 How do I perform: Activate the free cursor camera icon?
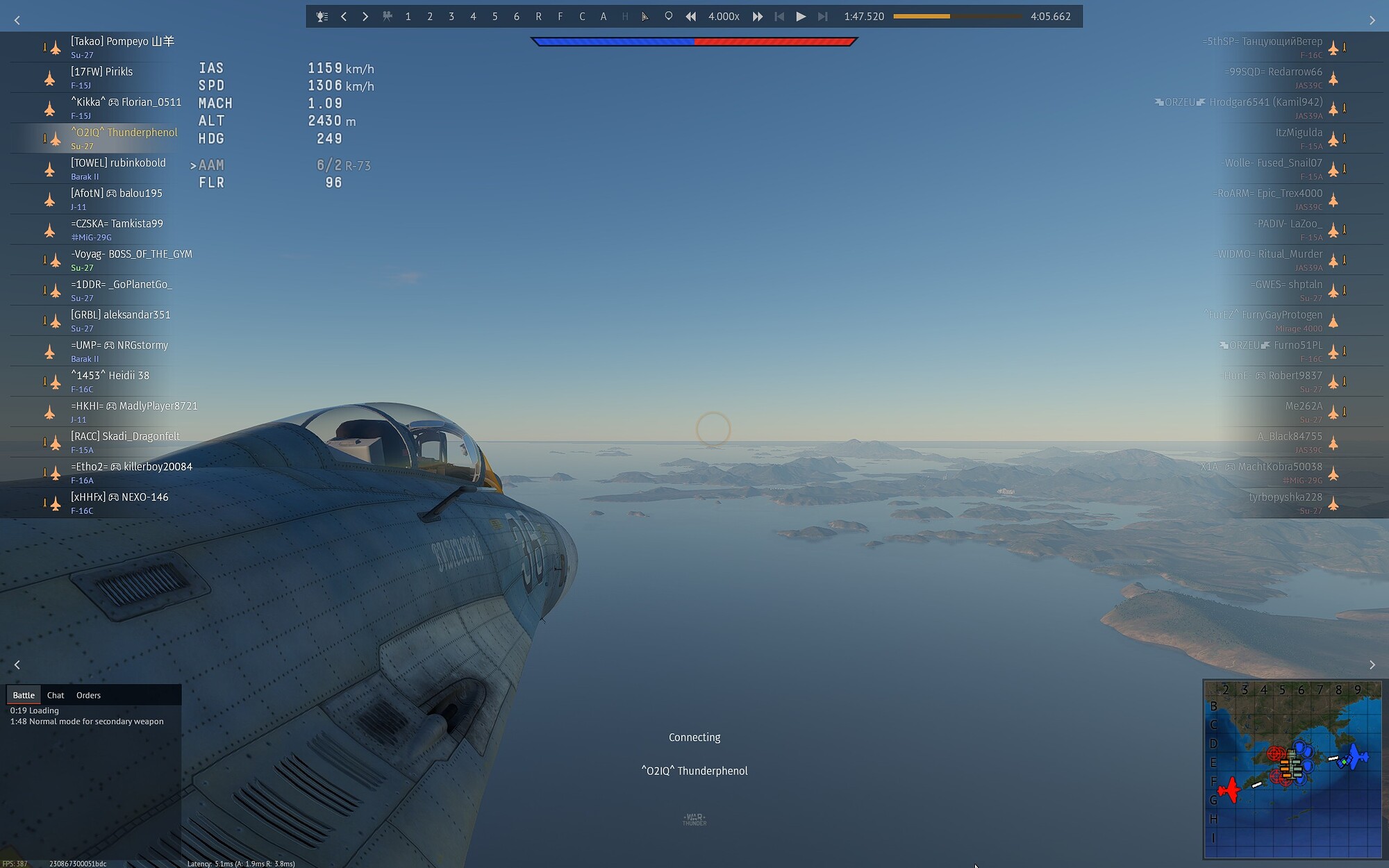pos(645,16)
